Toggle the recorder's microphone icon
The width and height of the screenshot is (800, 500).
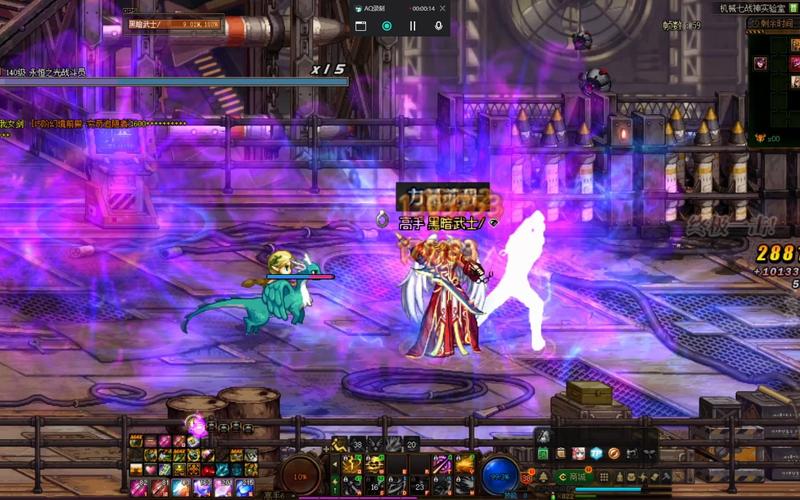pyautogui.click(x=438, y=26)
